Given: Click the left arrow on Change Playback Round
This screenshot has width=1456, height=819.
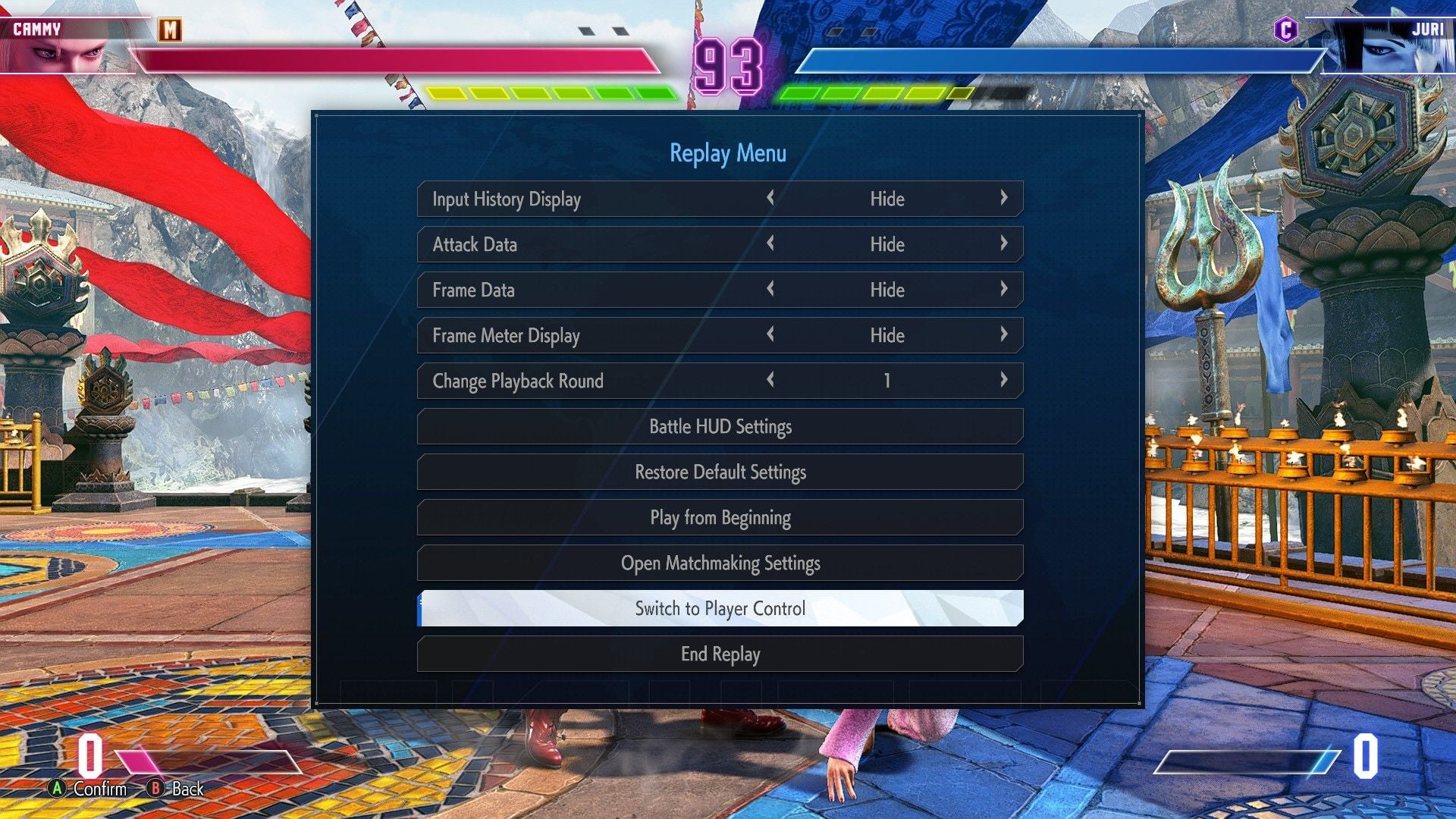Looking at the screenshot, I should coord(770,381).
